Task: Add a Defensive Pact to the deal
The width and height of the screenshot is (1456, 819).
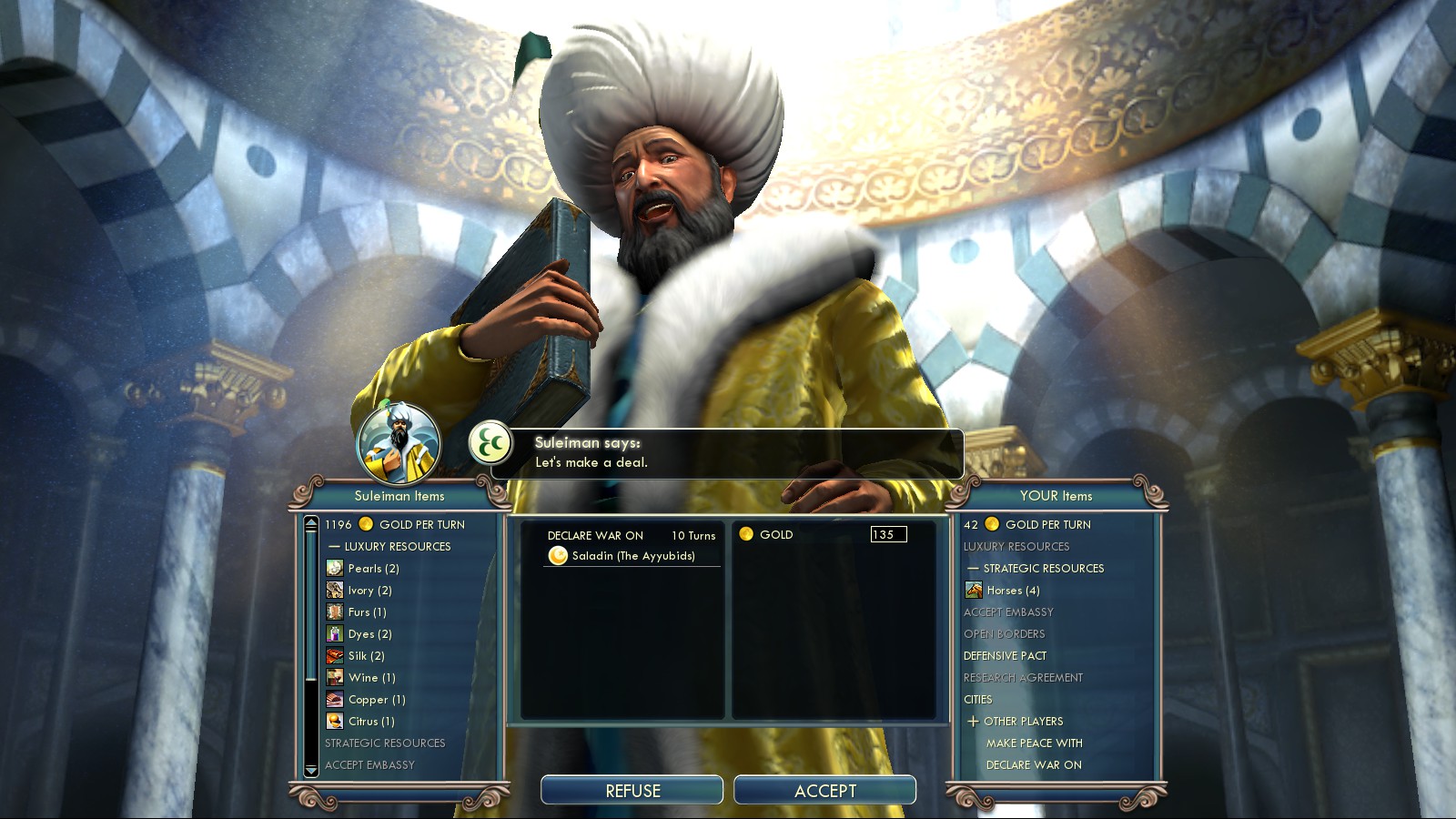Action: tap(1005, 655)
